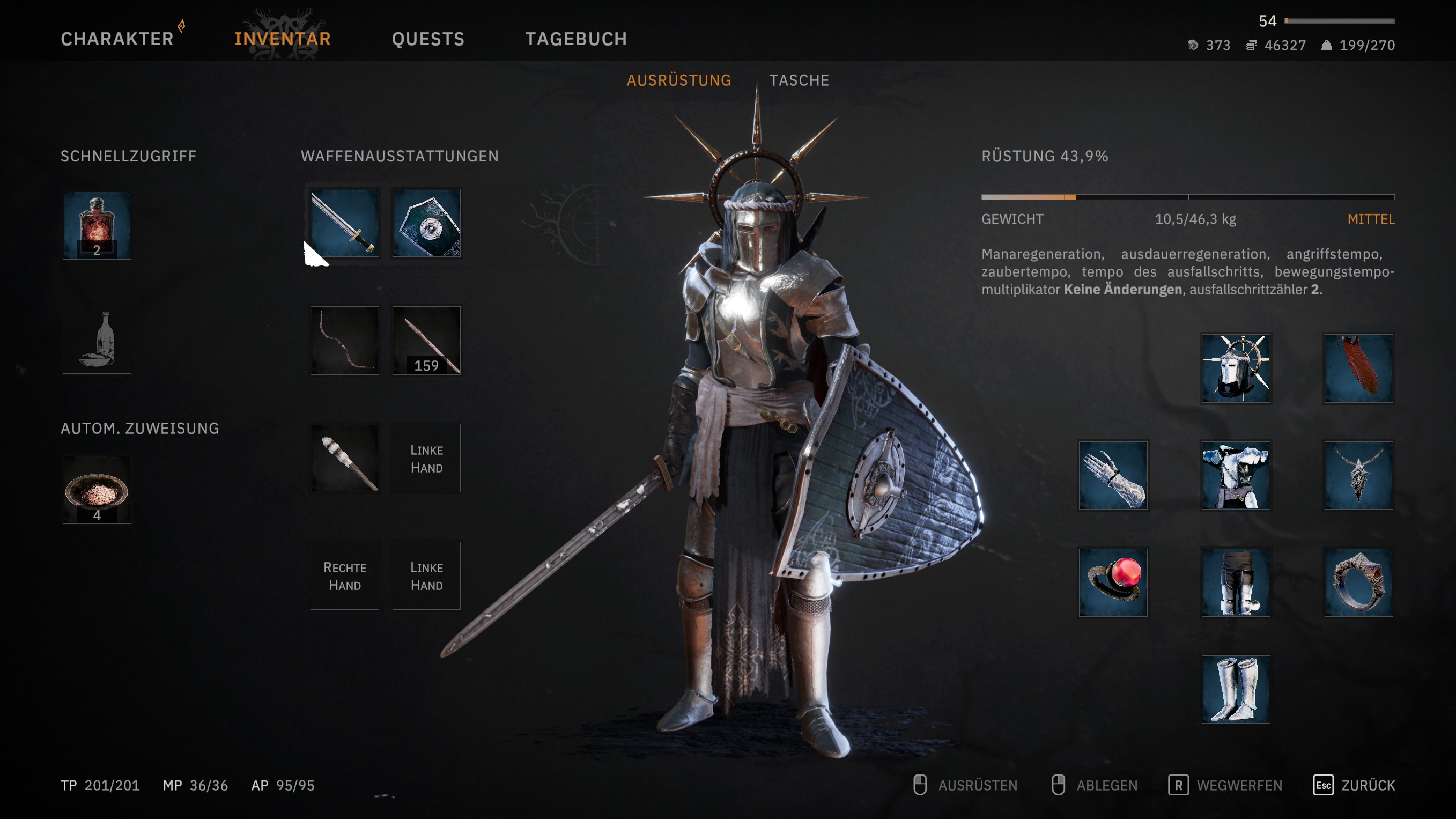Choose the red gem ring slot
The width and height of the screenshot is (1456, 819).
pos(1113,582)
